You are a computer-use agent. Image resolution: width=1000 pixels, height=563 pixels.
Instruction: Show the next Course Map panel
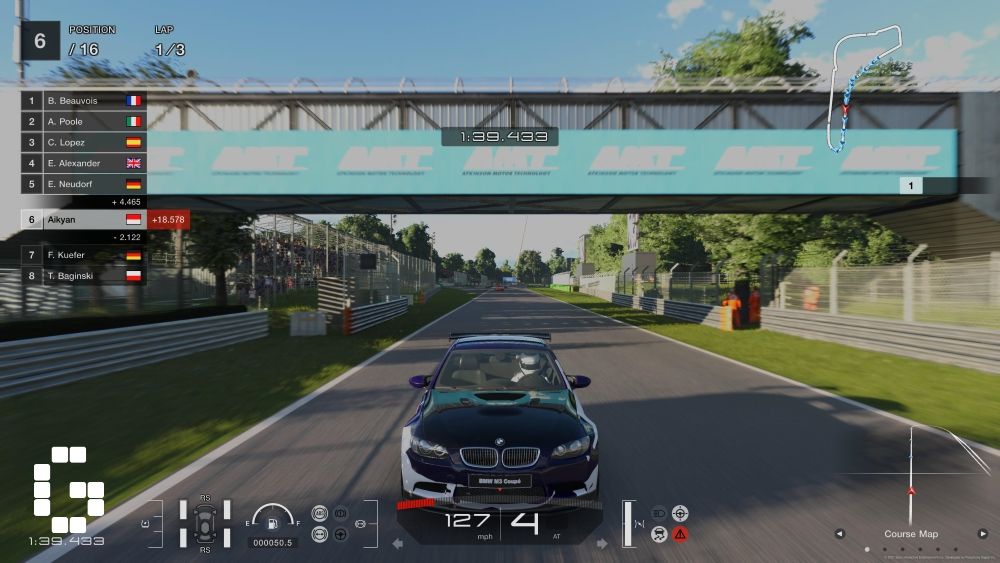(982, 534)
